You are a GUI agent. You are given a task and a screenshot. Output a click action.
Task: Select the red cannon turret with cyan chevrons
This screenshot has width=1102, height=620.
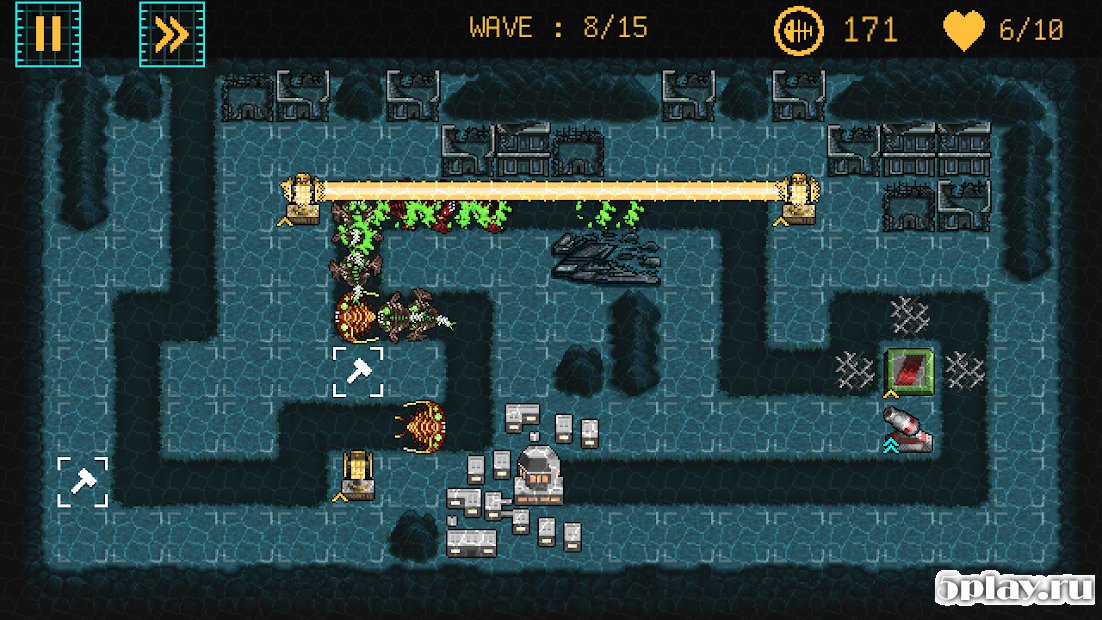pyautogui.click(x=908, y=428)
